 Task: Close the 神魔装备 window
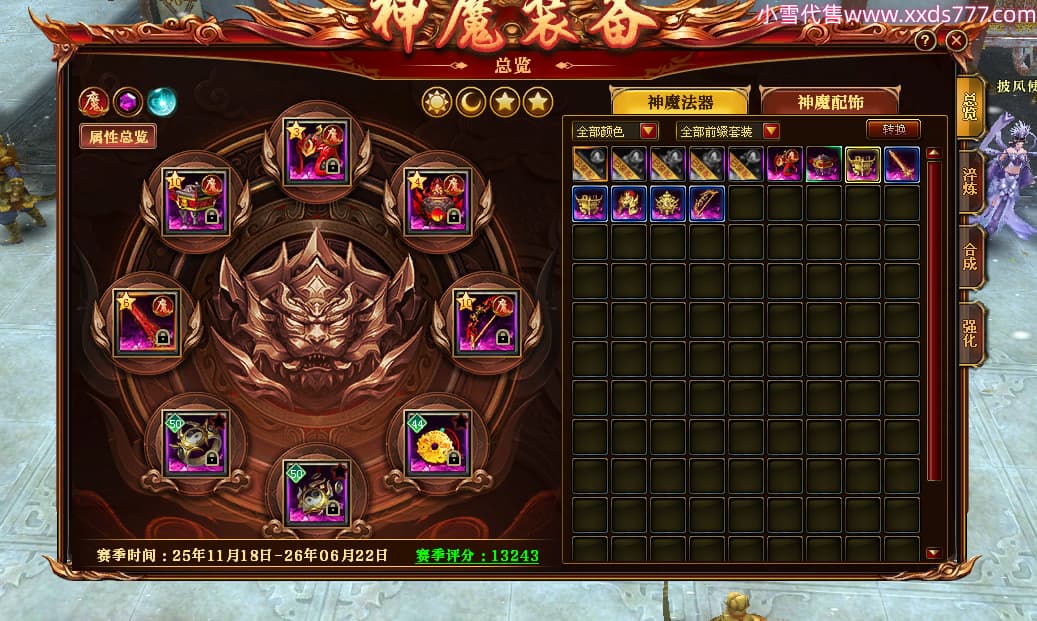[x=956, y=40]
